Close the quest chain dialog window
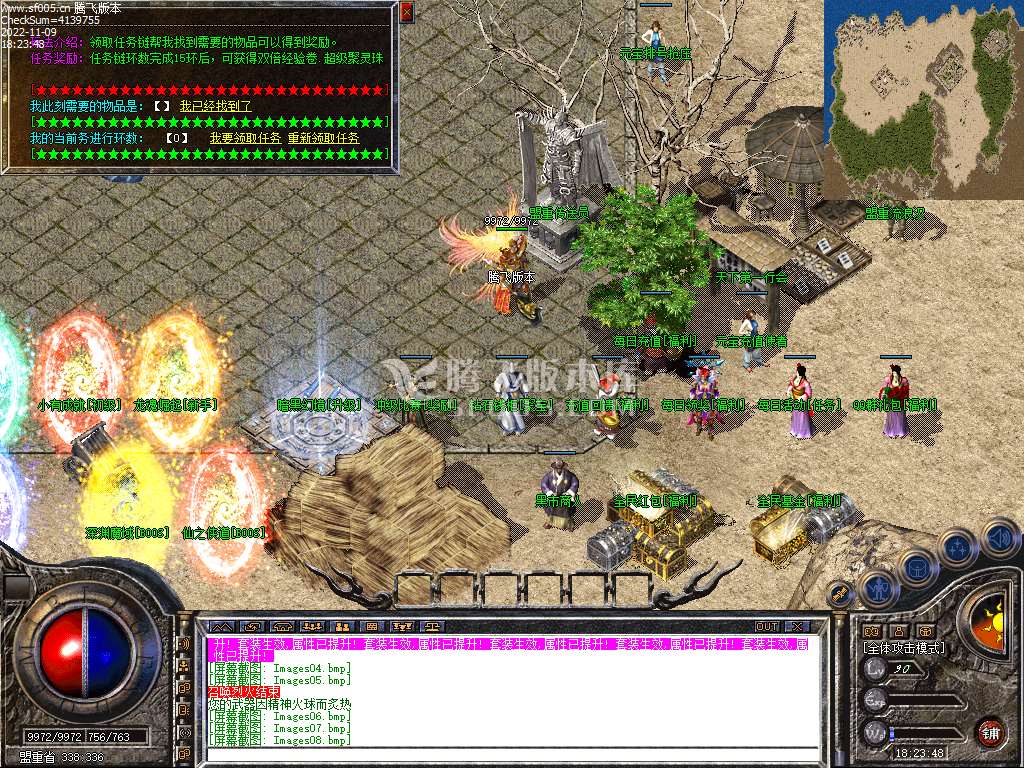 (x=406, y=12)
